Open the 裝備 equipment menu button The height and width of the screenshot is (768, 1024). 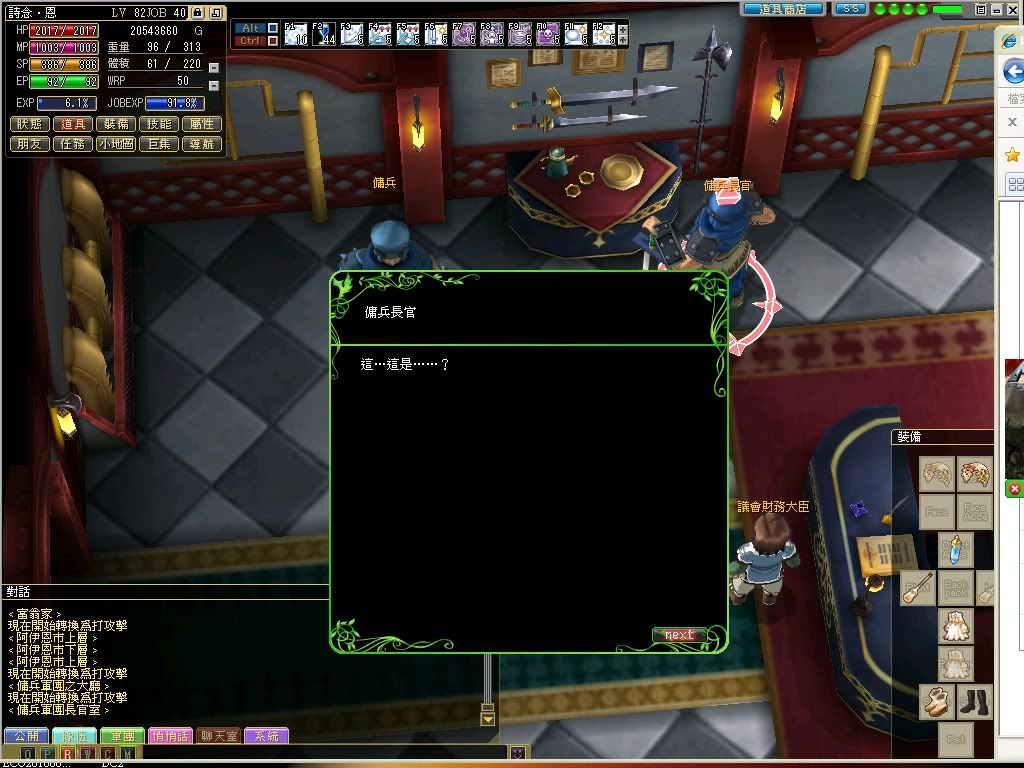pyautogui.click(x=116, y=124)
